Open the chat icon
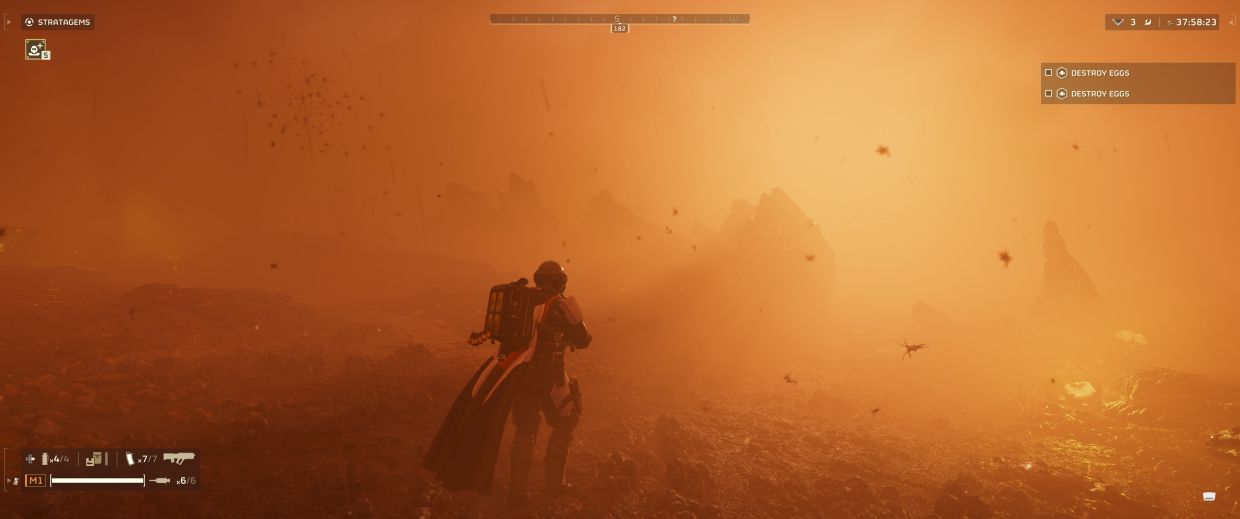 1209,496
